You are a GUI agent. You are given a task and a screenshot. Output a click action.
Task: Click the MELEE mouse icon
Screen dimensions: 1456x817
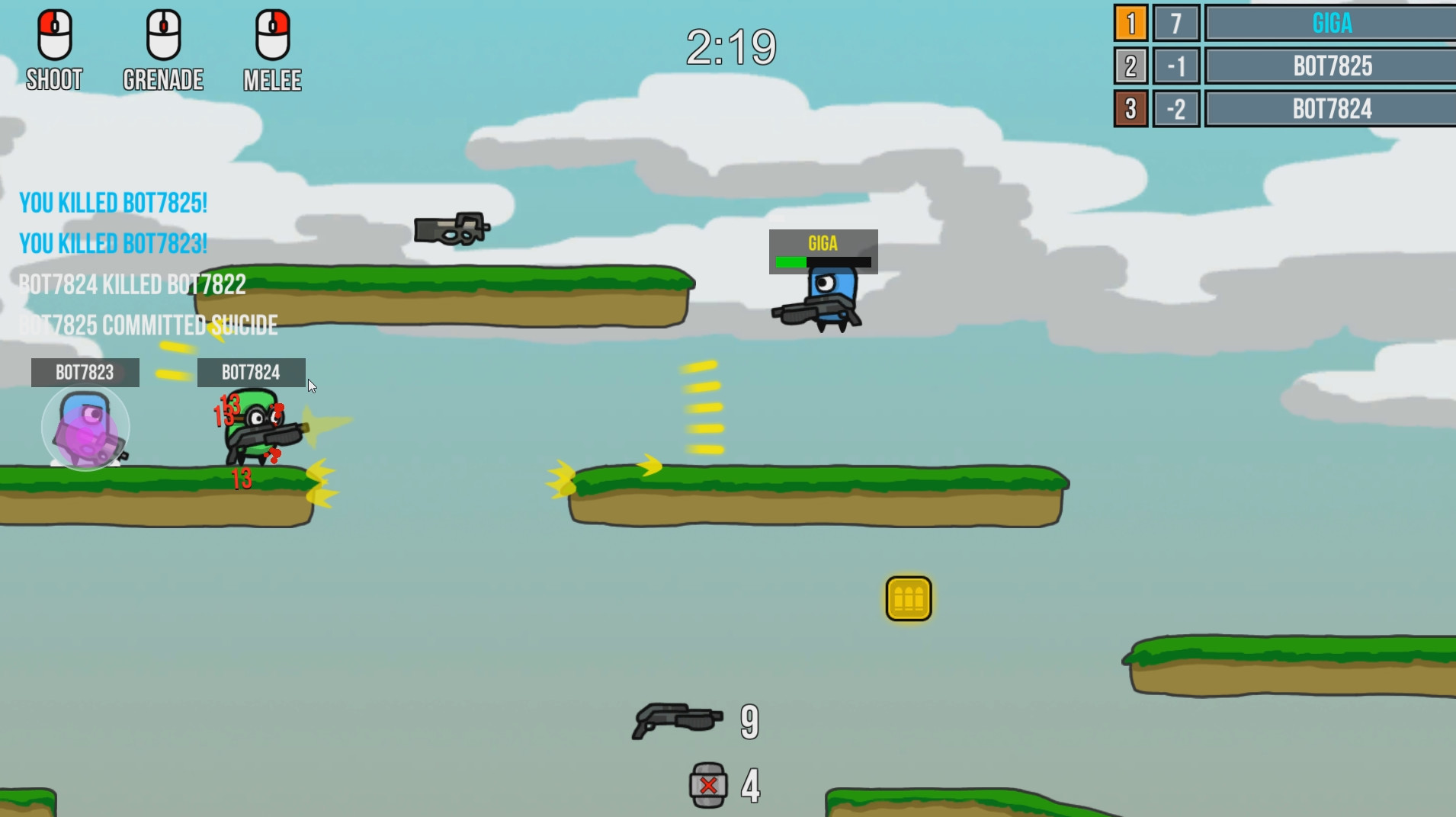coord(272,34)
